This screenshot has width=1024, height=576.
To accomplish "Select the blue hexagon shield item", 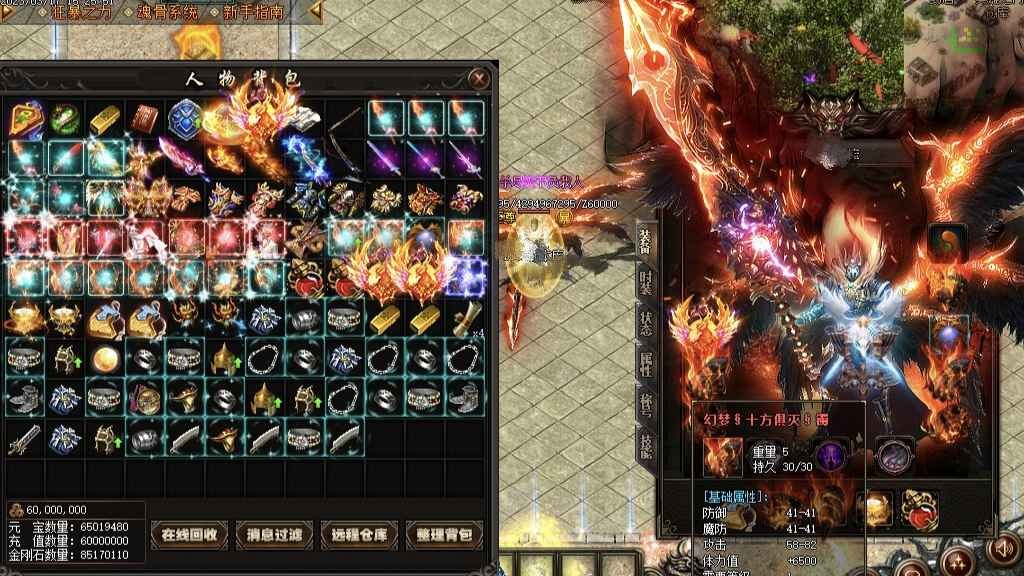I will 185,118.
